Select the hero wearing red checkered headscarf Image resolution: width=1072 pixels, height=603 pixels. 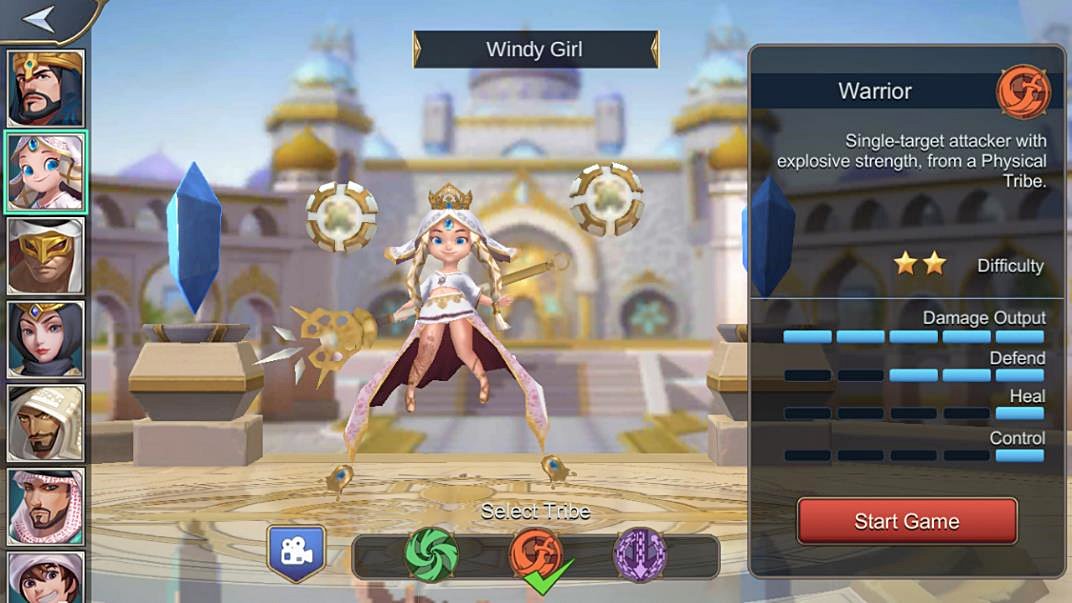tap(46, 506)
